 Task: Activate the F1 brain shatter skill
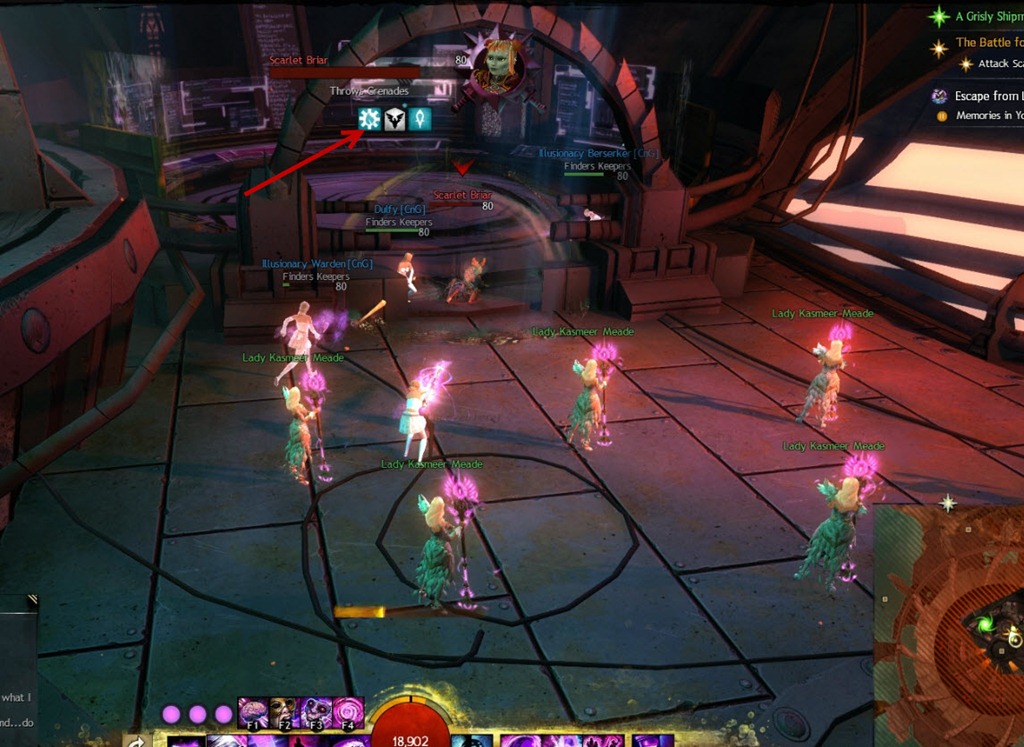[x=252, y=712]
